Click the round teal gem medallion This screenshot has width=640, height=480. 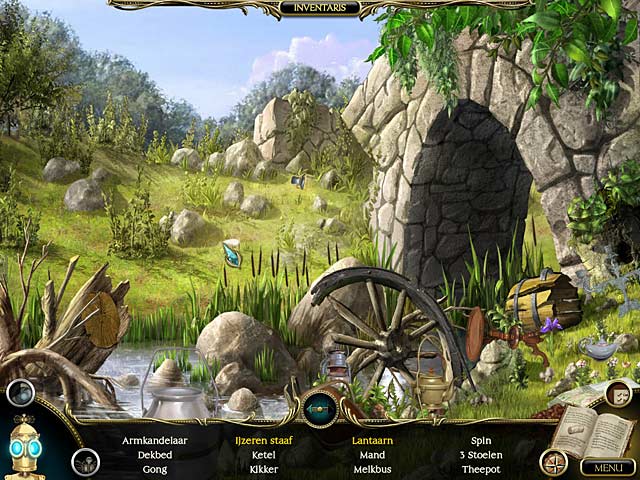point(320,409)
